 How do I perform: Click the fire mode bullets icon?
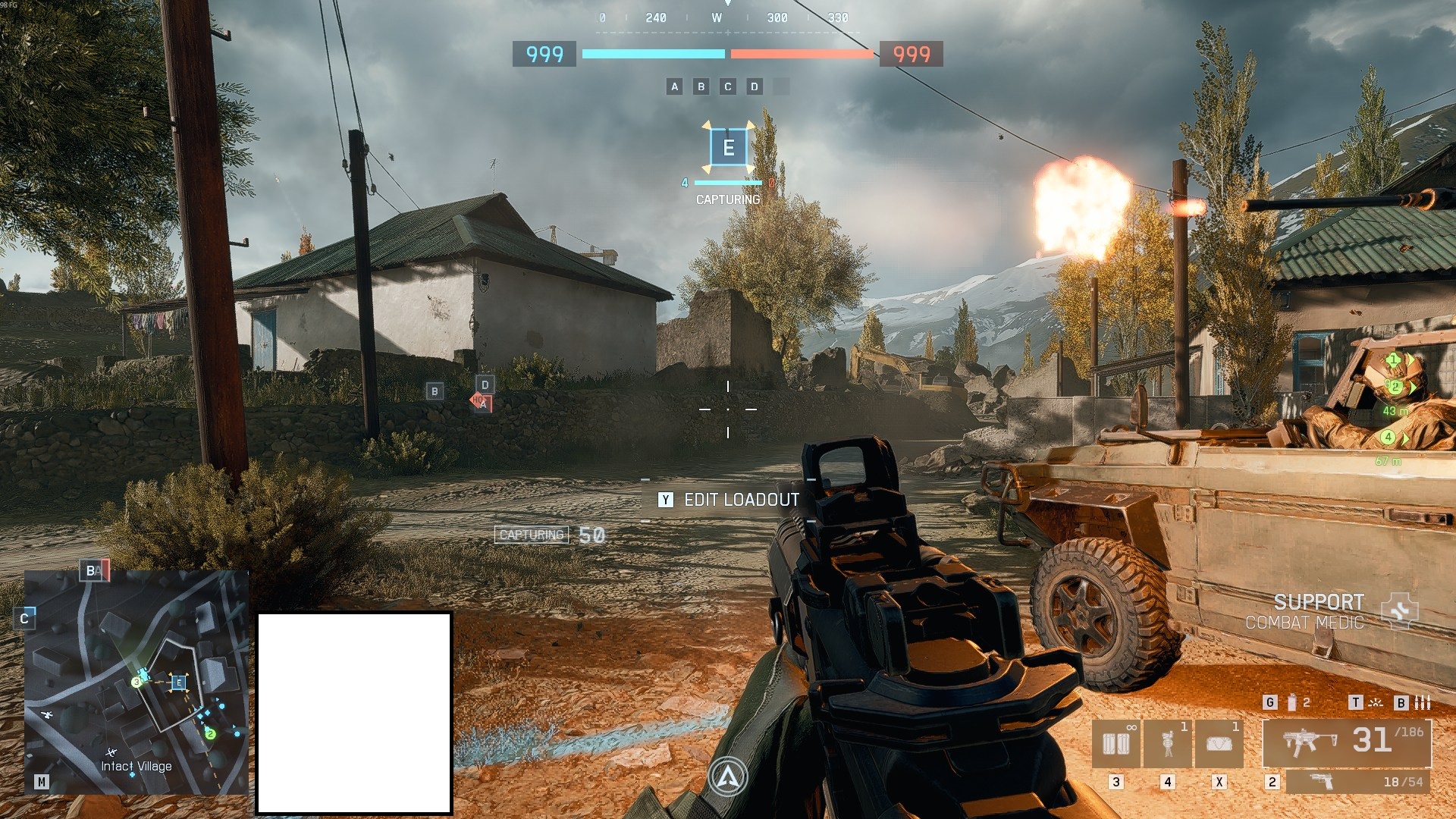1423,703
